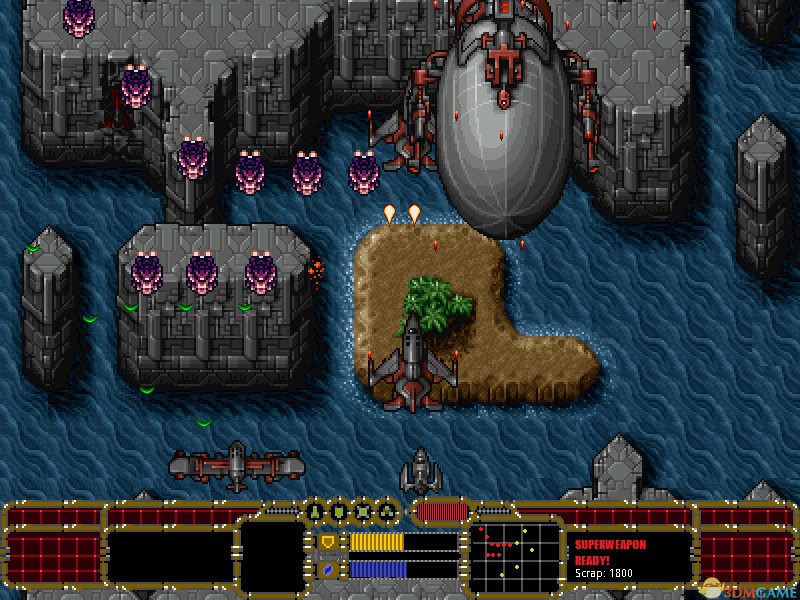Select the green shield-shaped indicator icon
The height and width of the screenshot is (600, 800).
coord(339,513)
